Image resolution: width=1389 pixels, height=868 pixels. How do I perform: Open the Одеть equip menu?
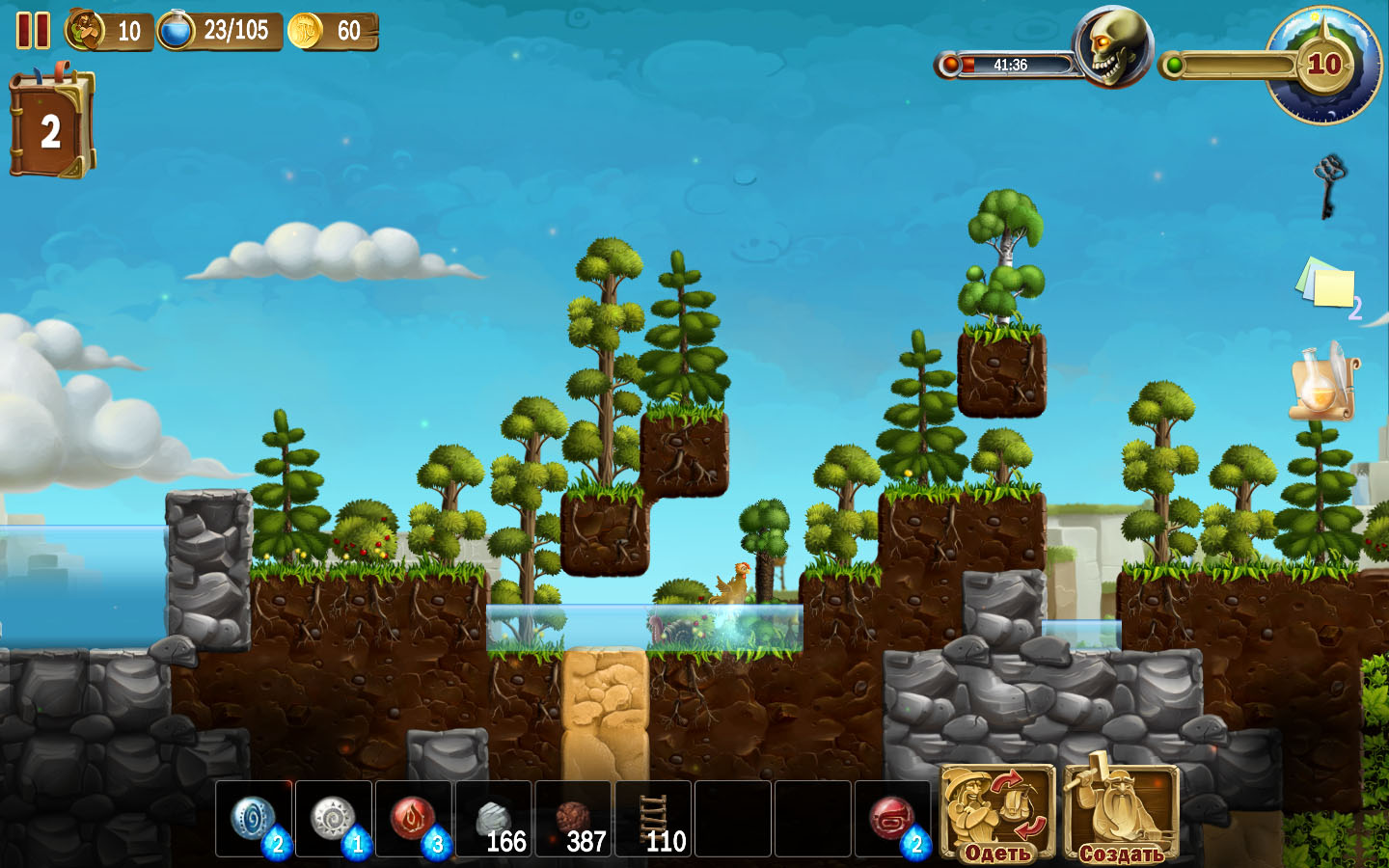tap(997, 813)
